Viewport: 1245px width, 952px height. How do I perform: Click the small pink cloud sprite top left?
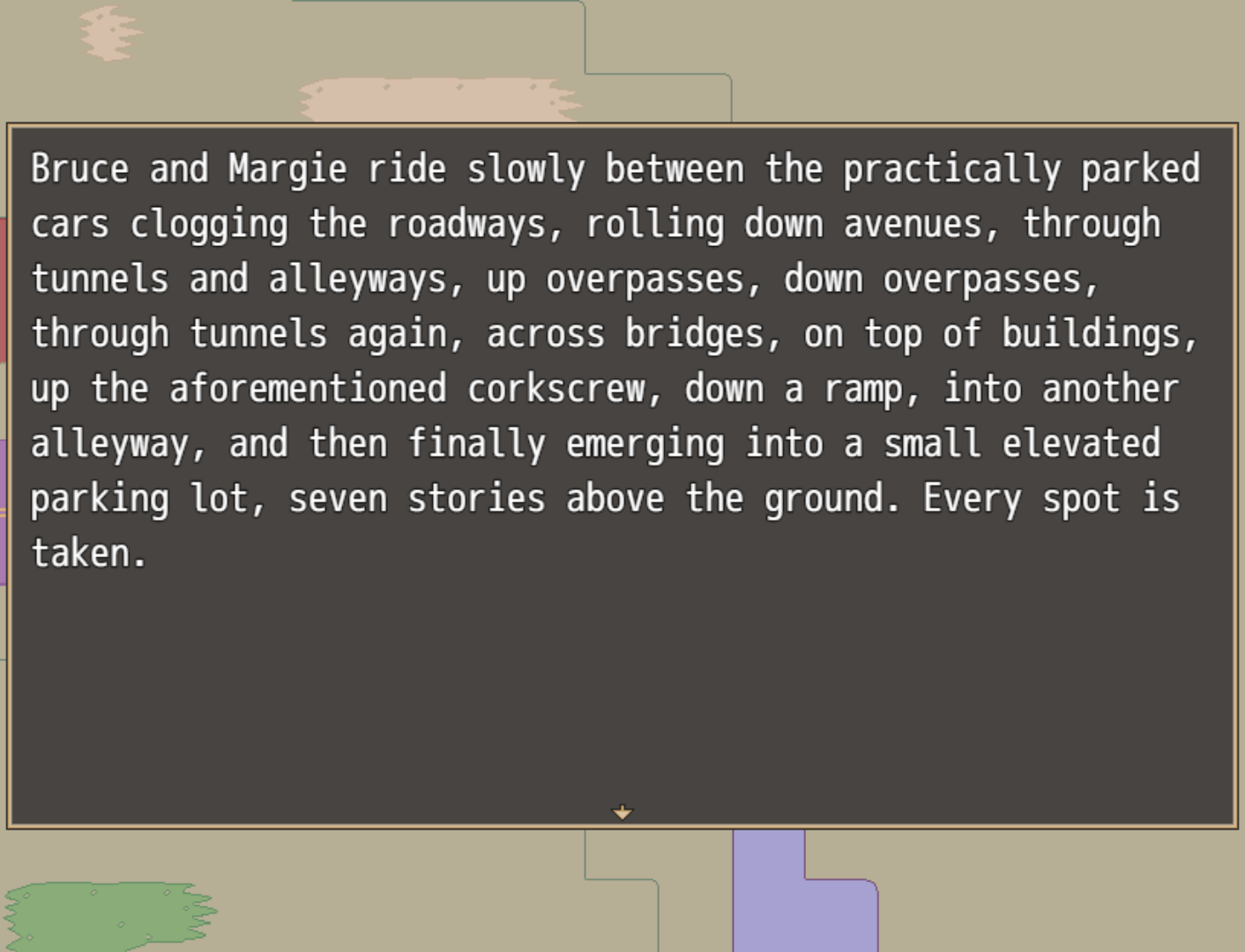pyautogui.click(x=108, y=33)
